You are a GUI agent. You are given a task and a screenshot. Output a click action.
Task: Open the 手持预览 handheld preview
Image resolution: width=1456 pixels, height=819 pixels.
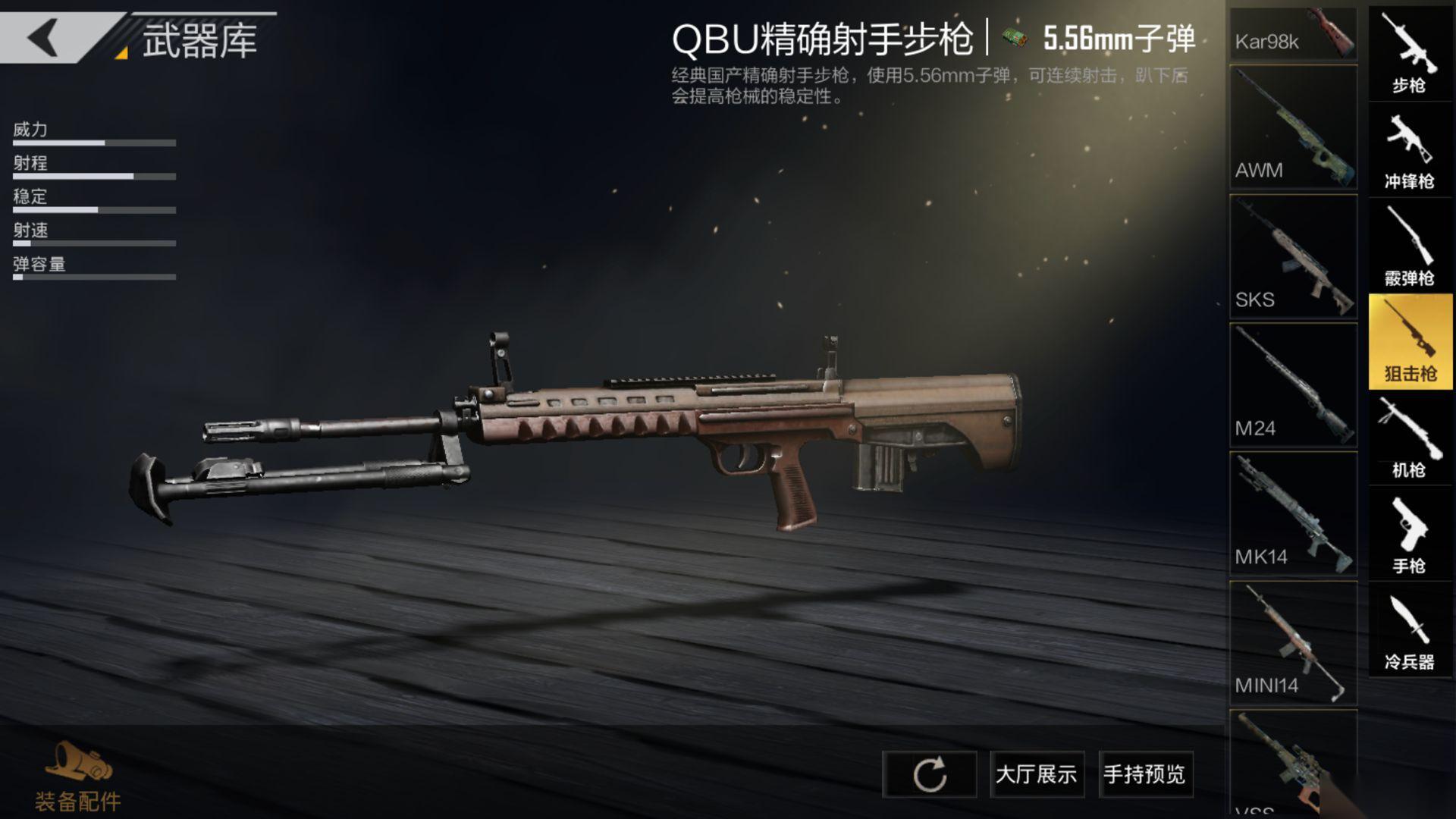pos(1145,774)
